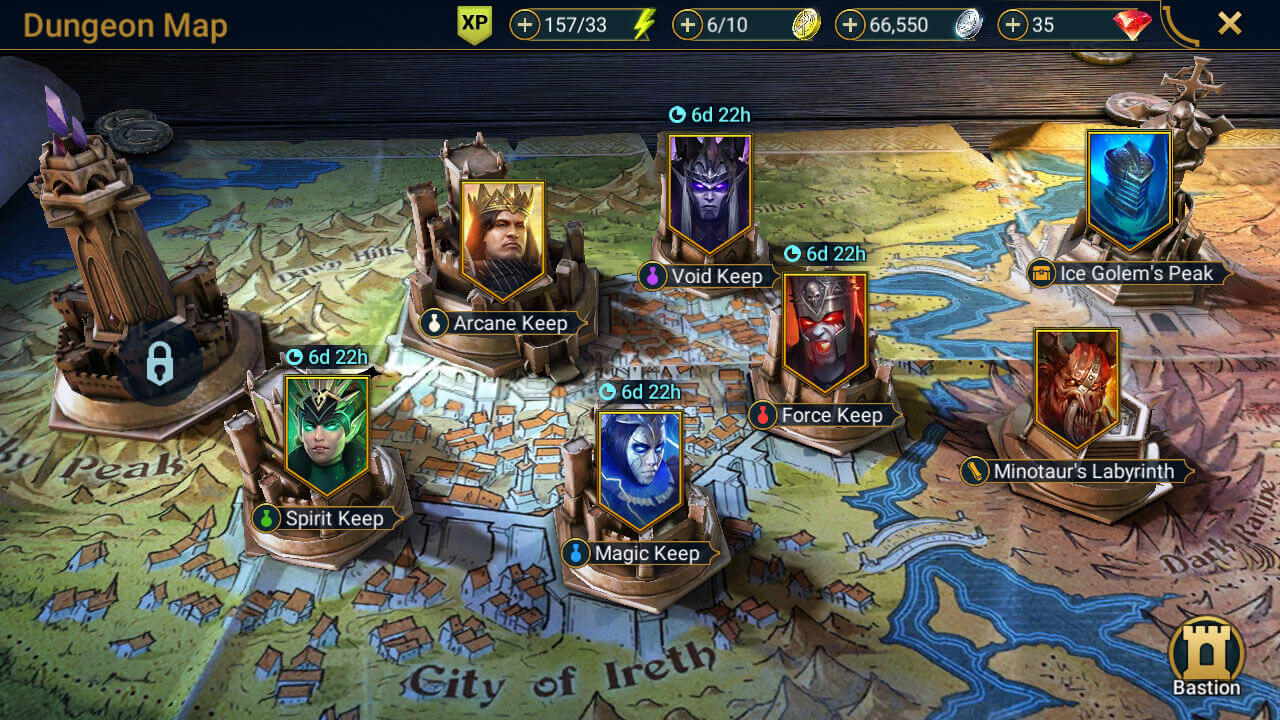Select the Minotaur's Labyrinth dungeon
This screenshot has width=1280, height=720.
(1076, 389)
